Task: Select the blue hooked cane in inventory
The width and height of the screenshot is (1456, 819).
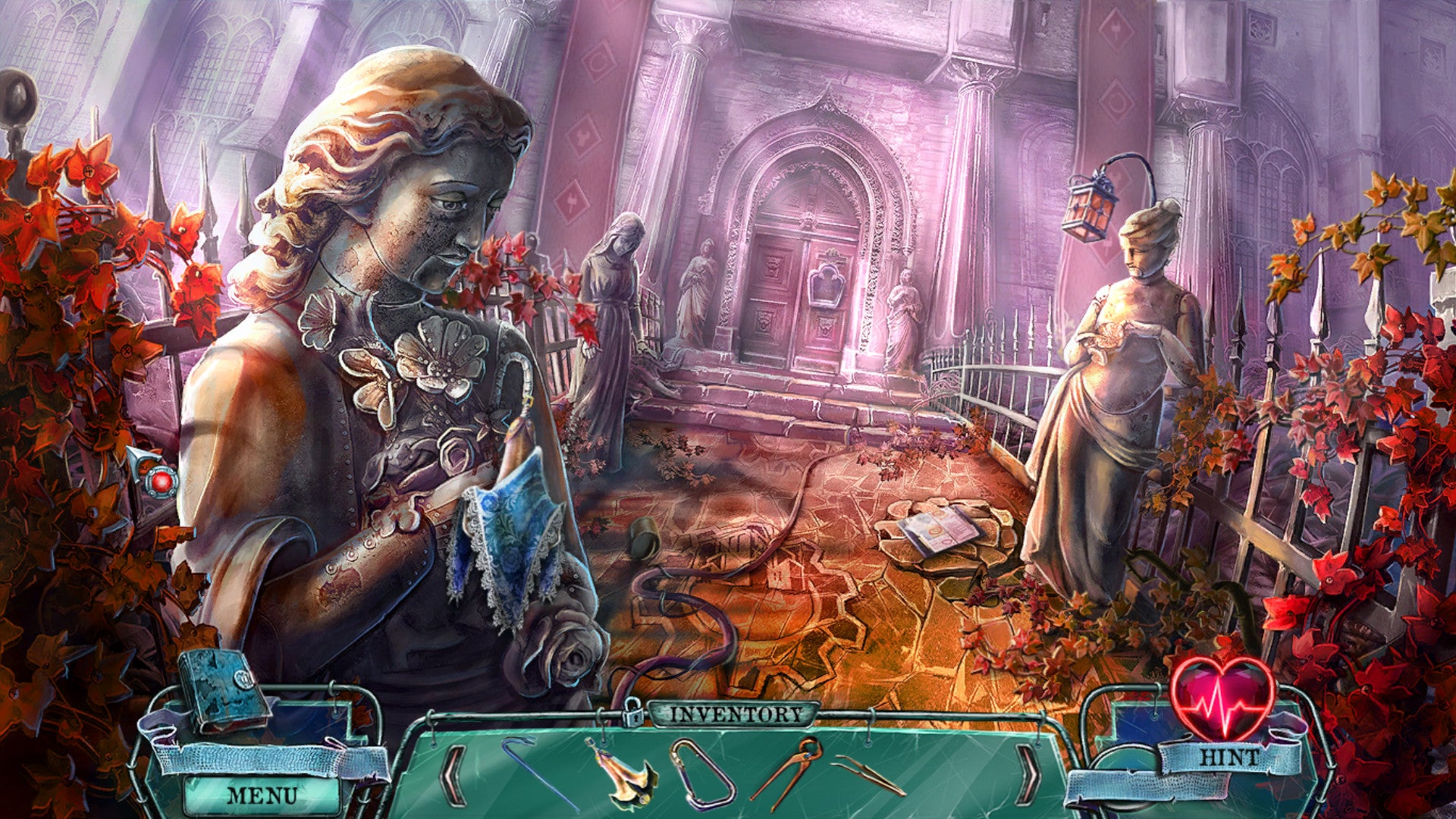Action: tap(537, 772)
